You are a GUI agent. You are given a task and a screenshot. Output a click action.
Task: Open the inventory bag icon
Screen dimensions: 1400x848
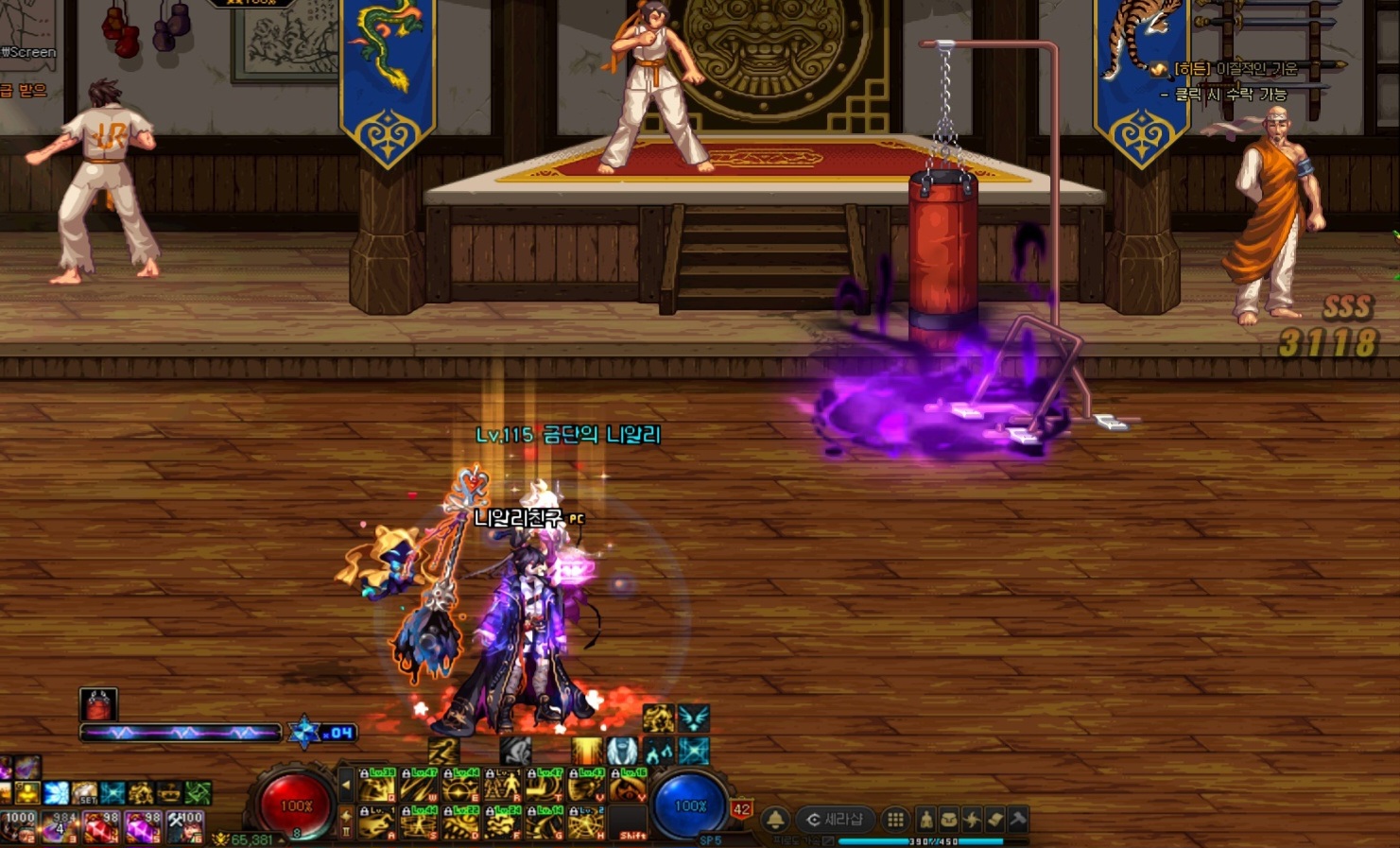(x=949, y=819)
